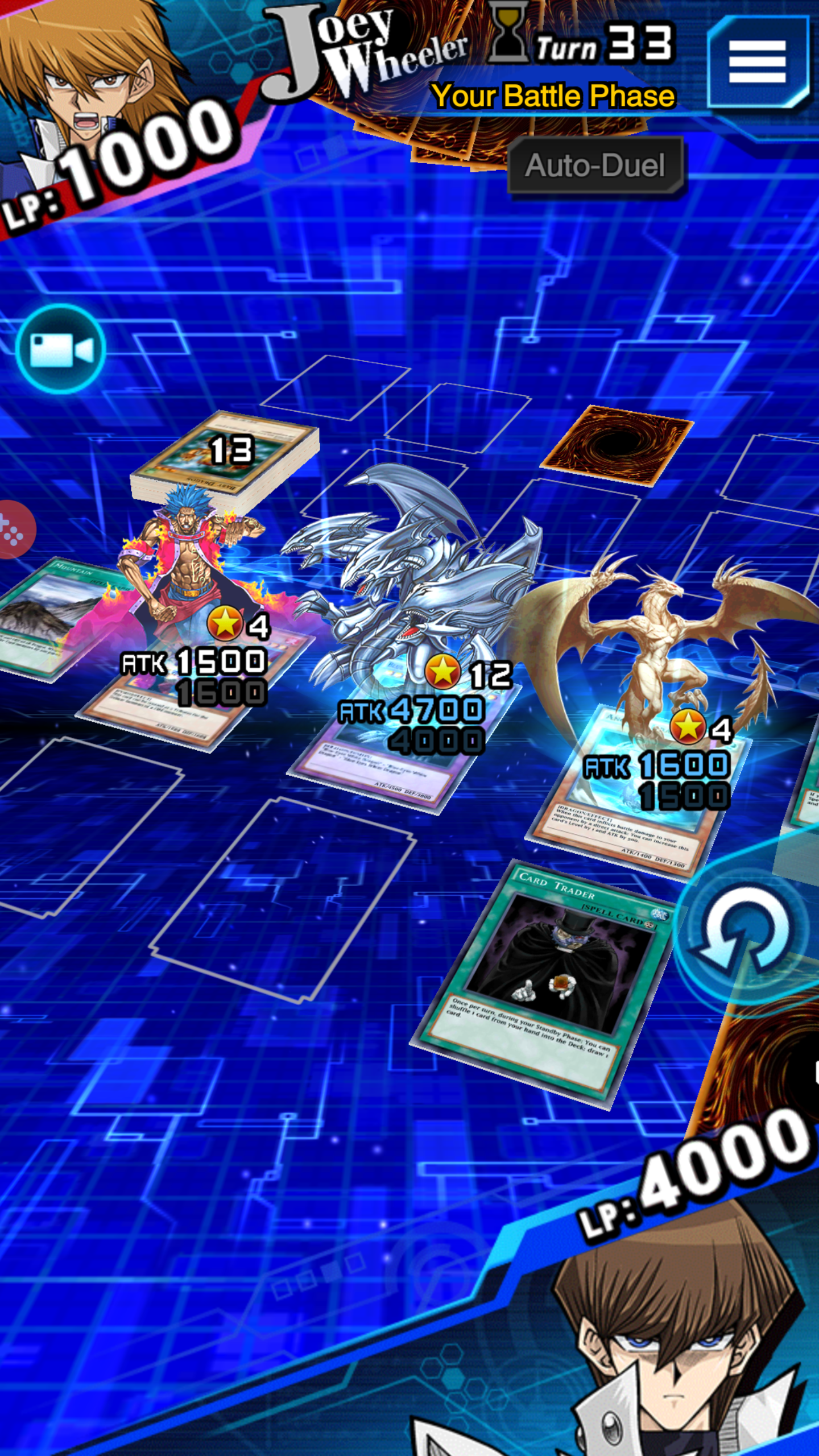View the opponent's graveyard pile of 13
Image resolution: width=819 pixels, height=1456 pixels.
click(226, 455)
